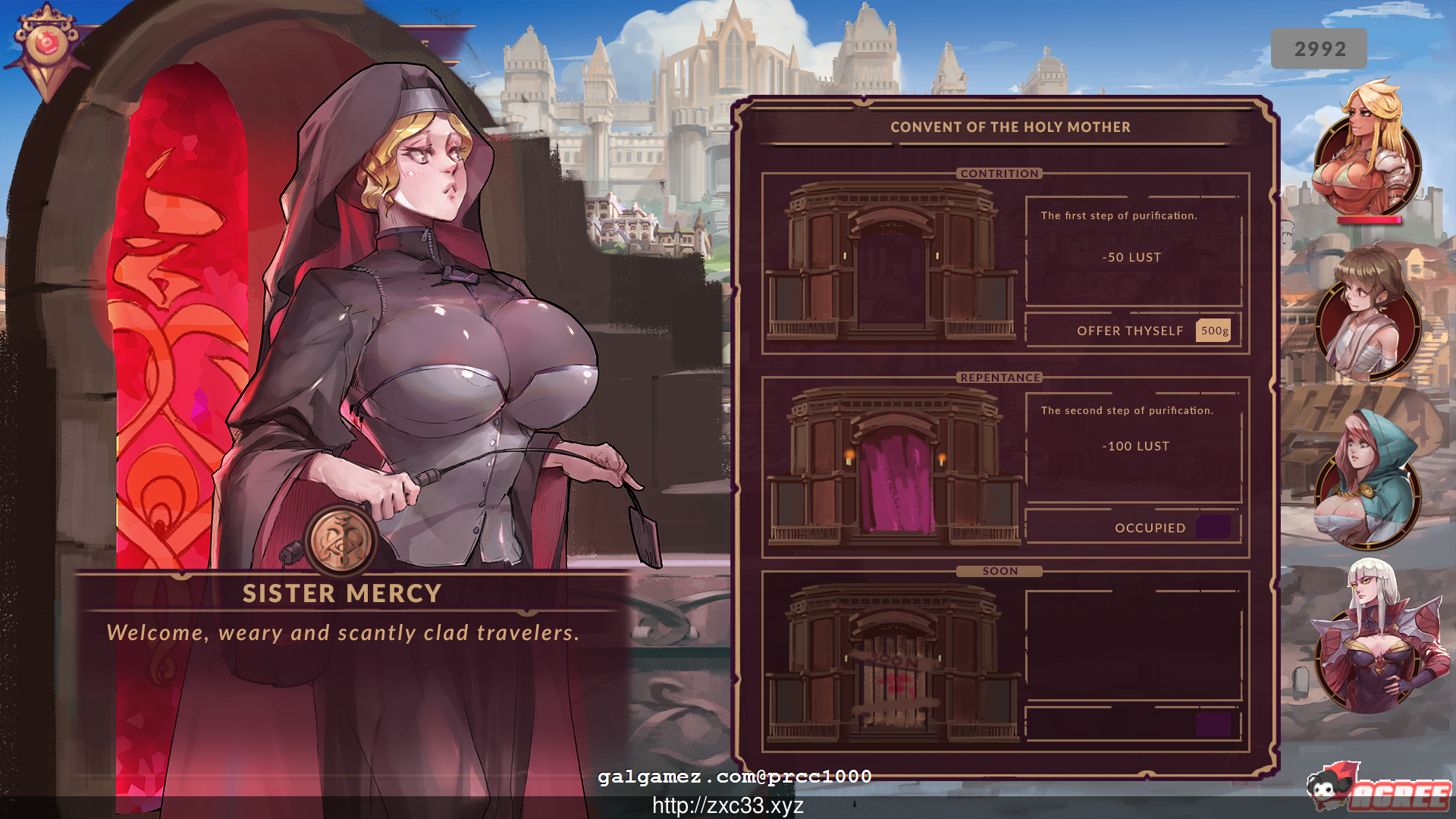Click the warrior's red health bar

point(1370,220)
